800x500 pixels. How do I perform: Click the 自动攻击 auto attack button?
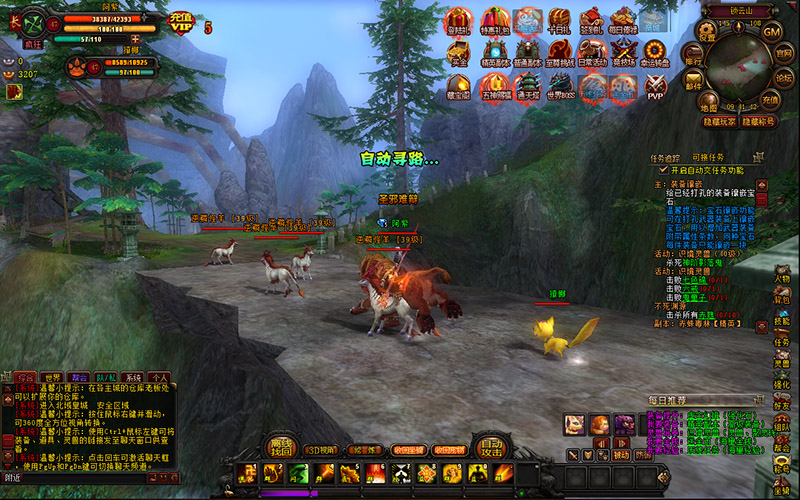489,449
